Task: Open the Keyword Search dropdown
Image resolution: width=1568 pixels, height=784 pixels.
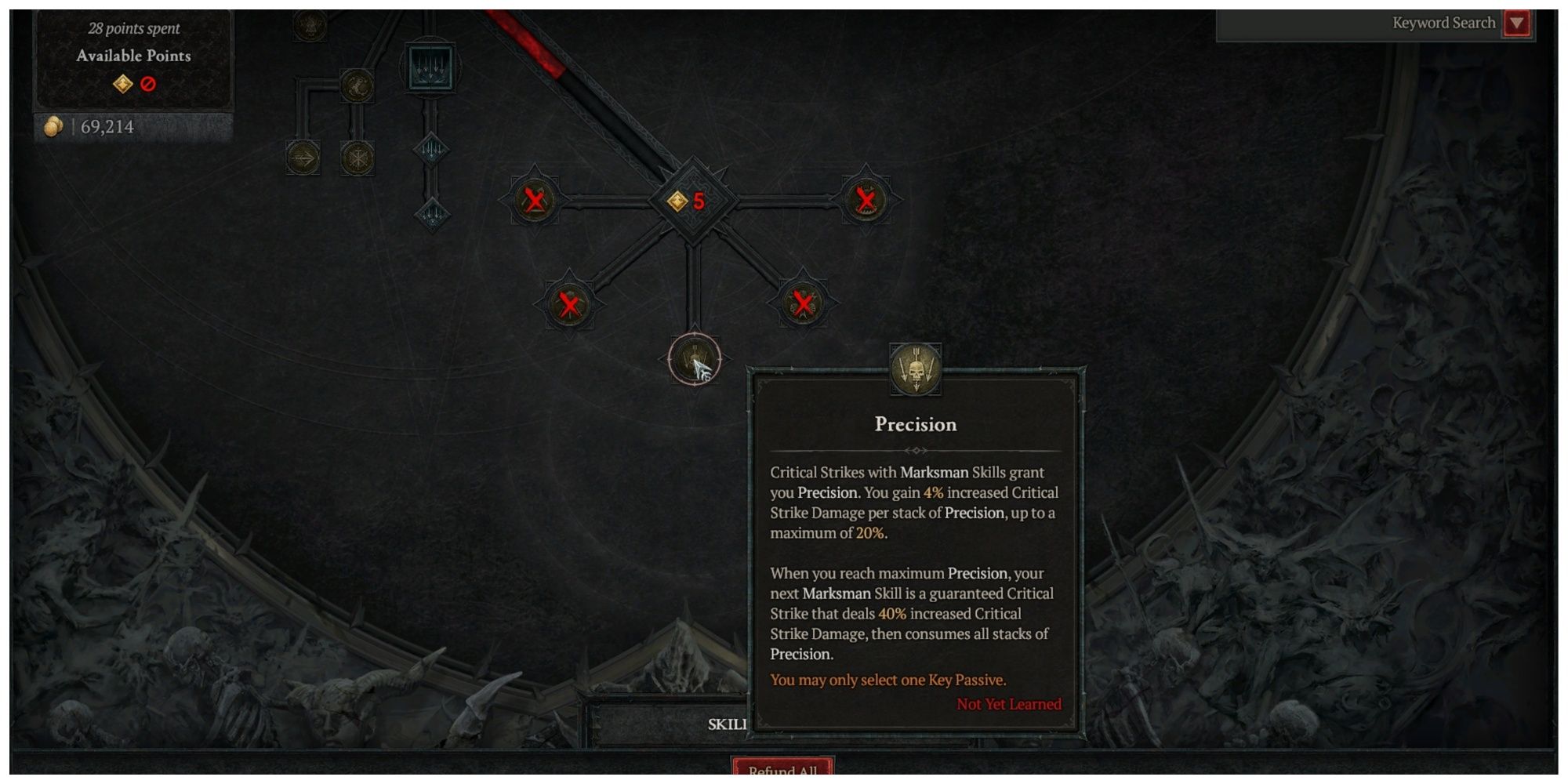Action: pyautogui.click(x=1519, y=23)
